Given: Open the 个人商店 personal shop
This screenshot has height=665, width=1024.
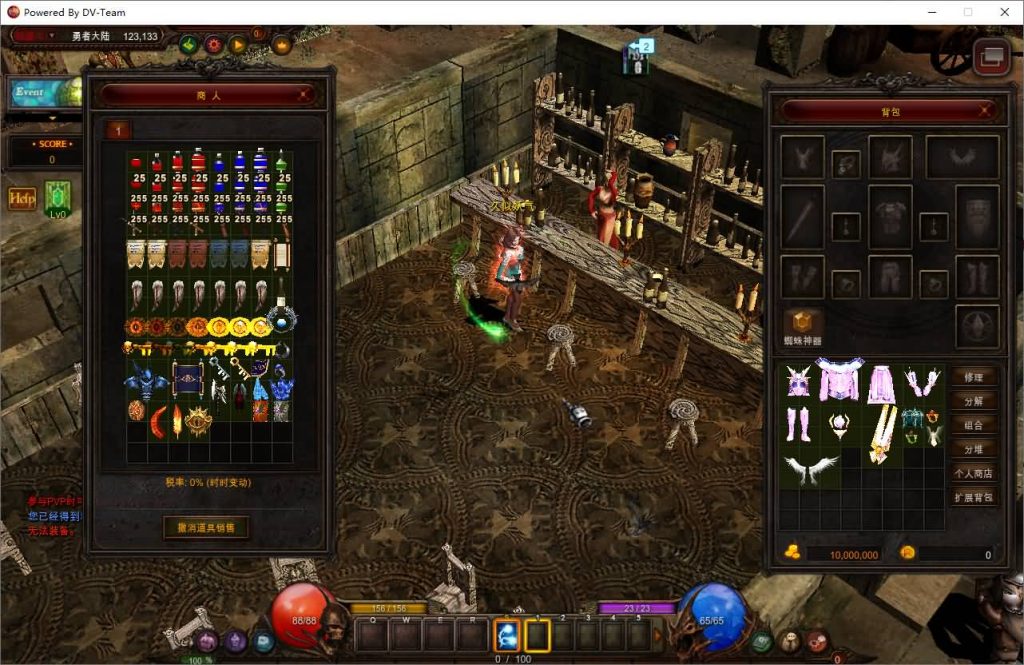Looking at the screenshot, I should (973, 473).
